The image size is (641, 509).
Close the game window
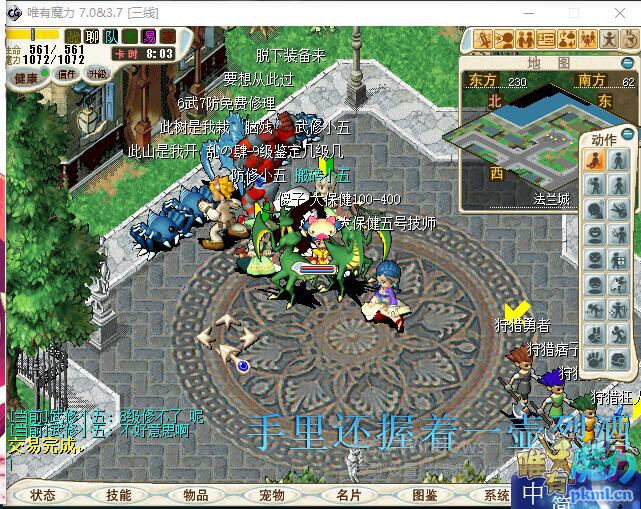point(619,11)
